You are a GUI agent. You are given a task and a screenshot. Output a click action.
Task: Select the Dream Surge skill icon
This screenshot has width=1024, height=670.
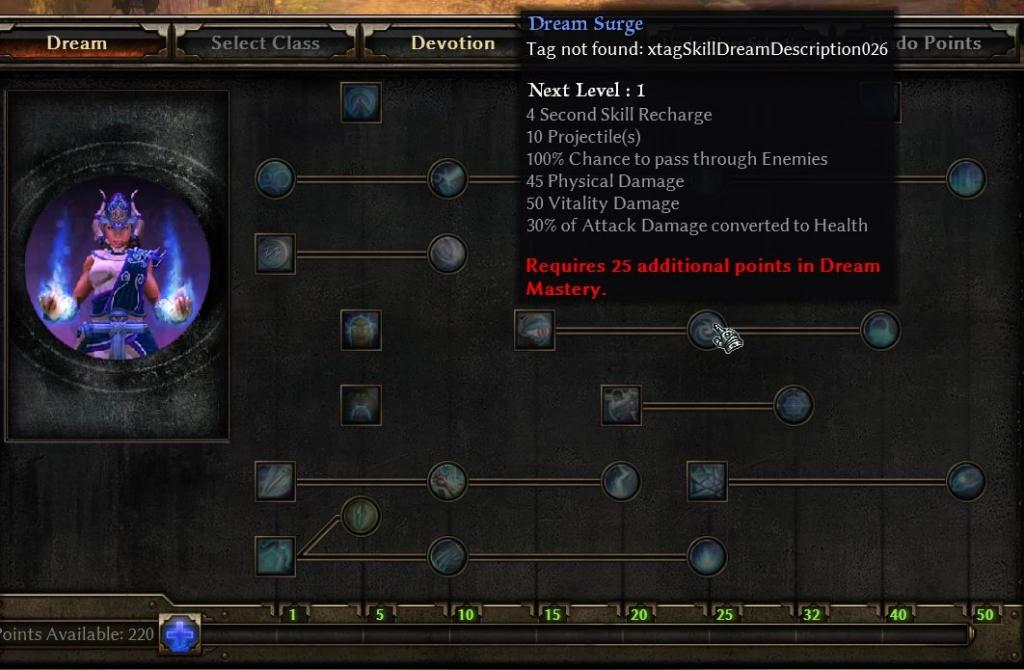tap(707, 330)
